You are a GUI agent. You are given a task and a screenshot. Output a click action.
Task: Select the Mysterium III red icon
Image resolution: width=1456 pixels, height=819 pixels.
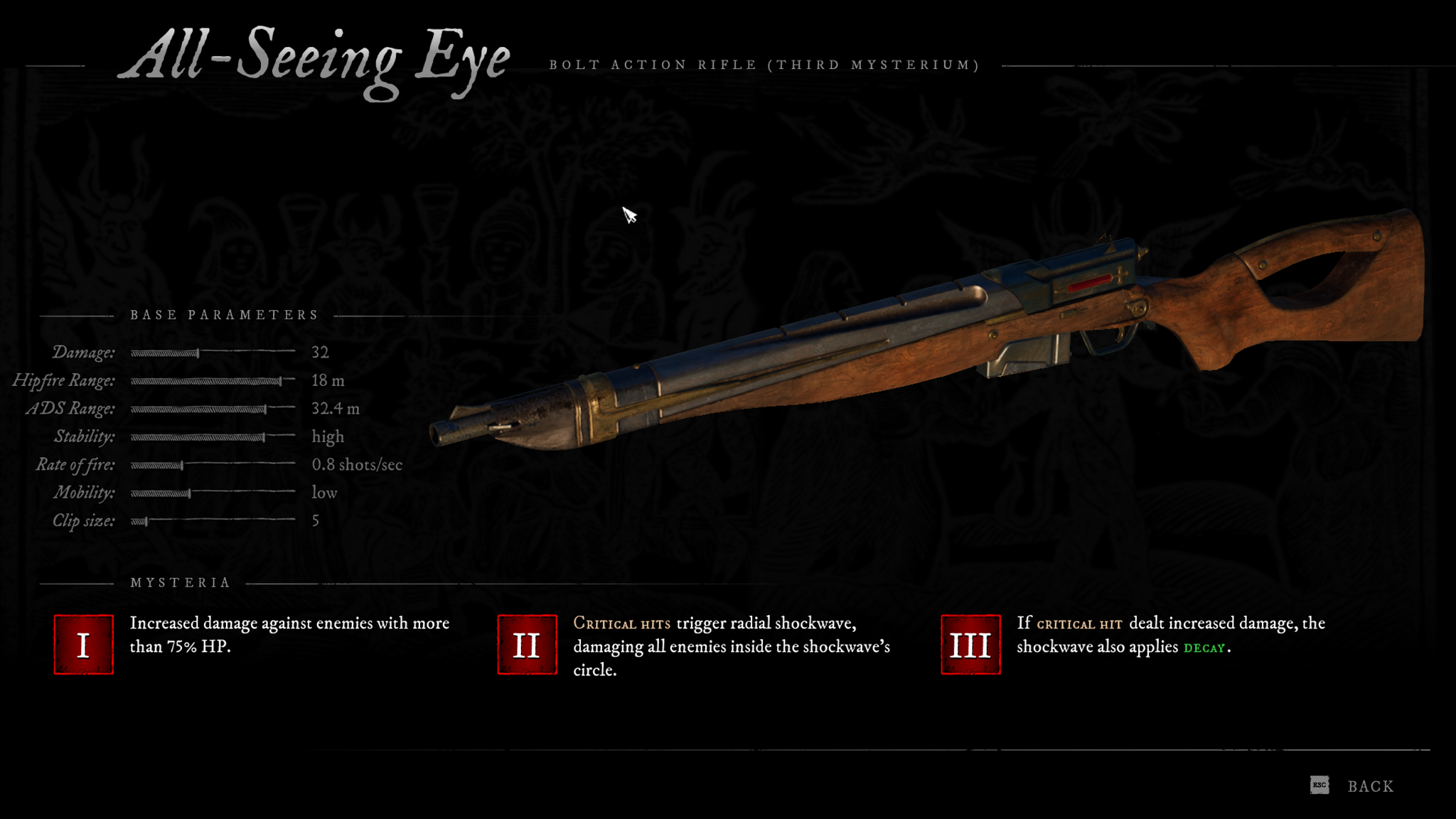tap(970, 645)
